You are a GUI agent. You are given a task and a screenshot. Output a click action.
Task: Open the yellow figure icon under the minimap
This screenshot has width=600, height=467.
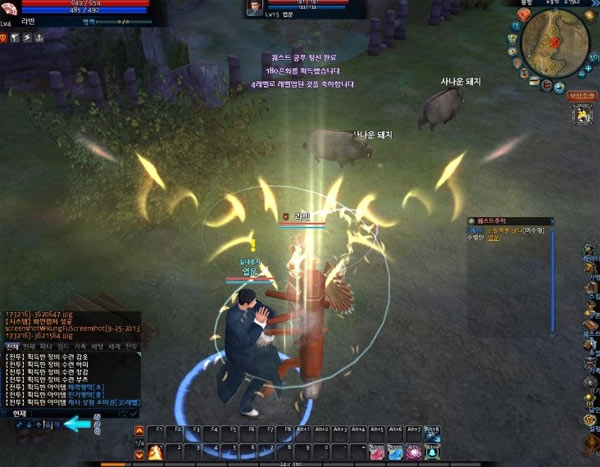pyautogui.click(x=581, y=115)
